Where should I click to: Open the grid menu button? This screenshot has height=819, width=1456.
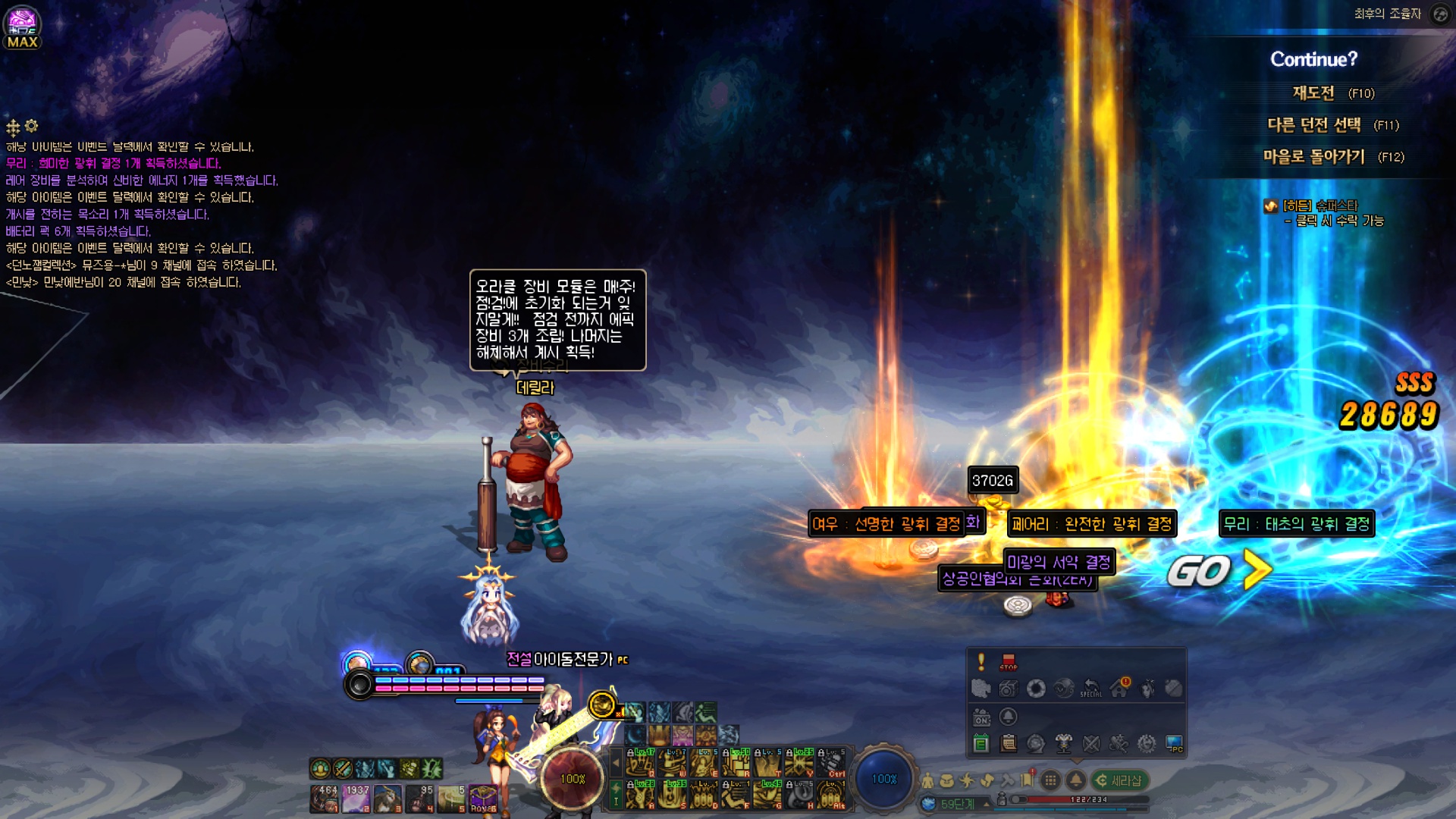tap(1050, 780)
